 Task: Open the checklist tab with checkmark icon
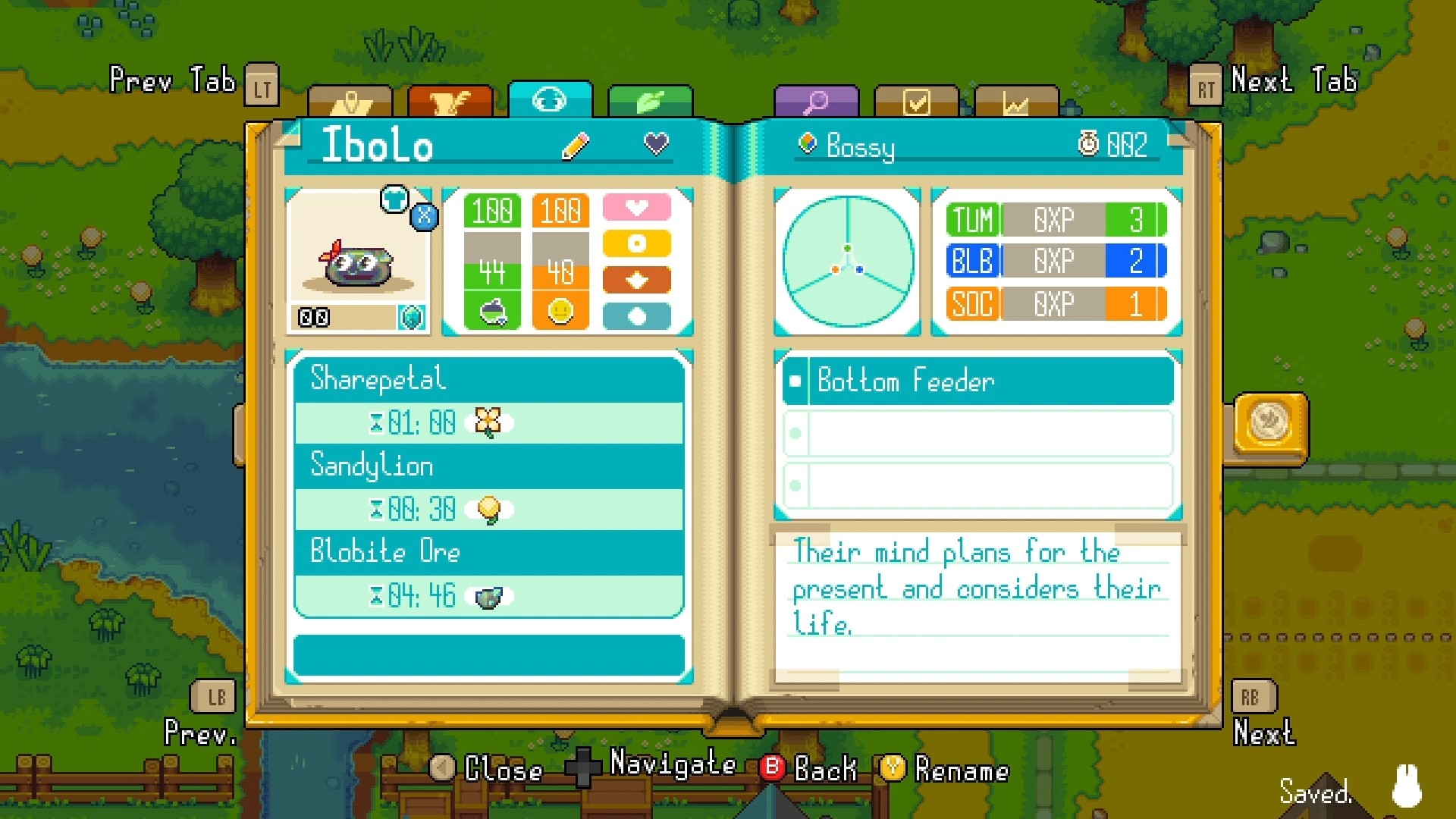915,101
